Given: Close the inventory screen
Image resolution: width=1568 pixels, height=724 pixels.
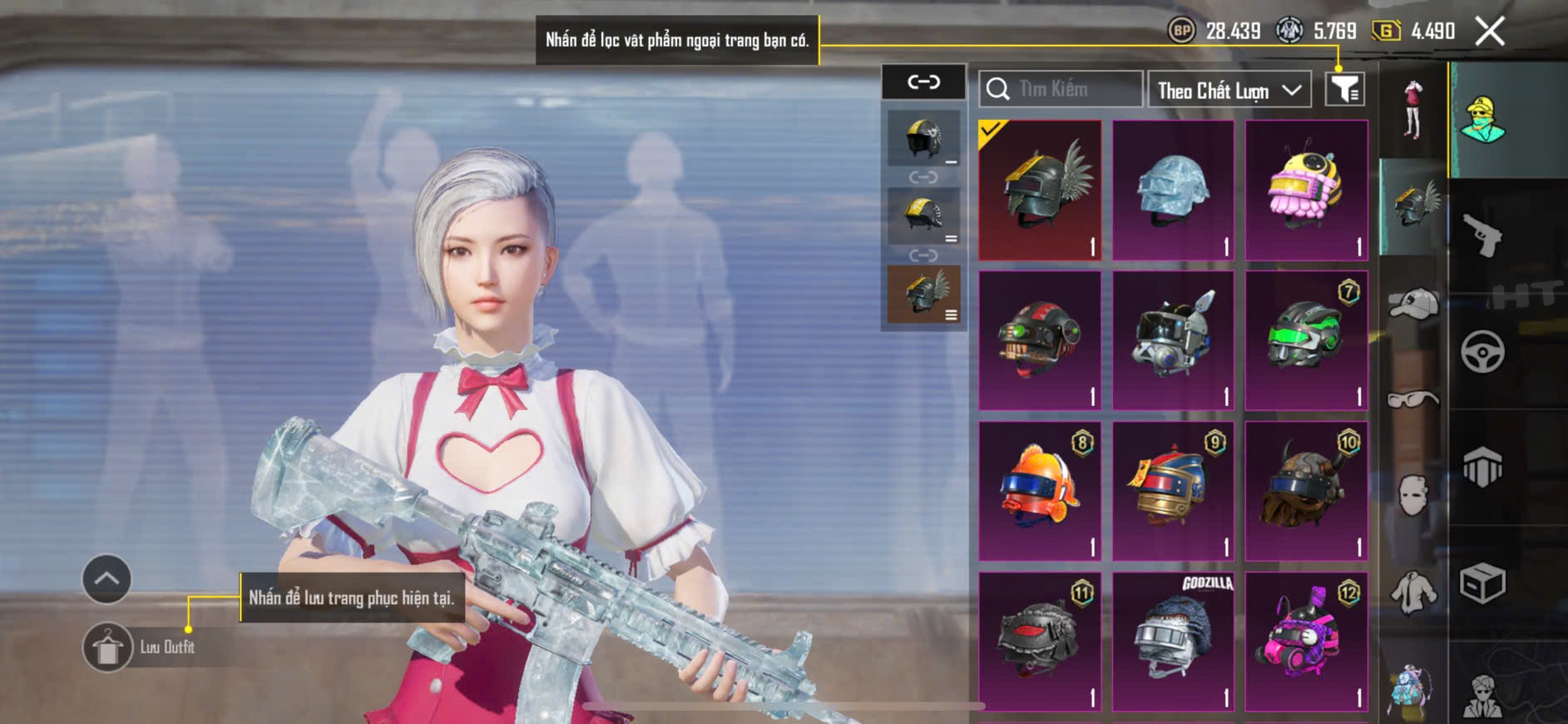Looking at the screenshot, I should [1489, 32].
